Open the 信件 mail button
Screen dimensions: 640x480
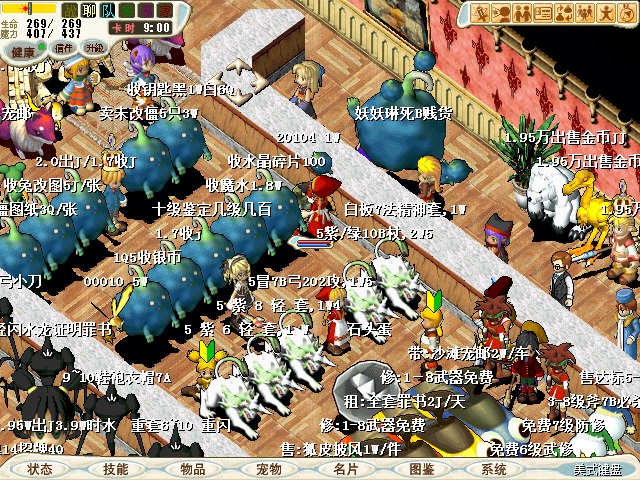coord(64,48)
